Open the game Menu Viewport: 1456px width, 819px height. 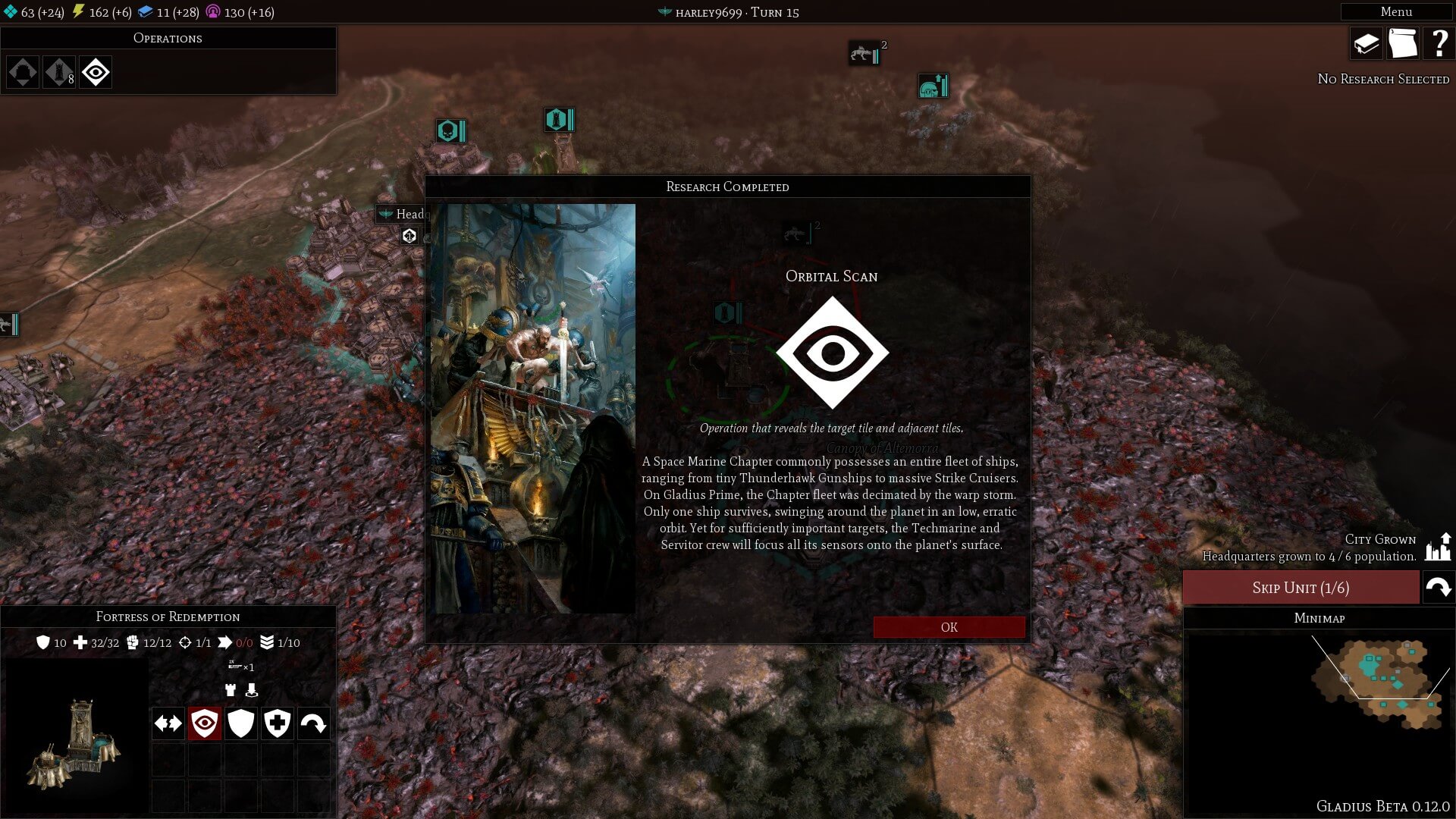coord(1395,11)
